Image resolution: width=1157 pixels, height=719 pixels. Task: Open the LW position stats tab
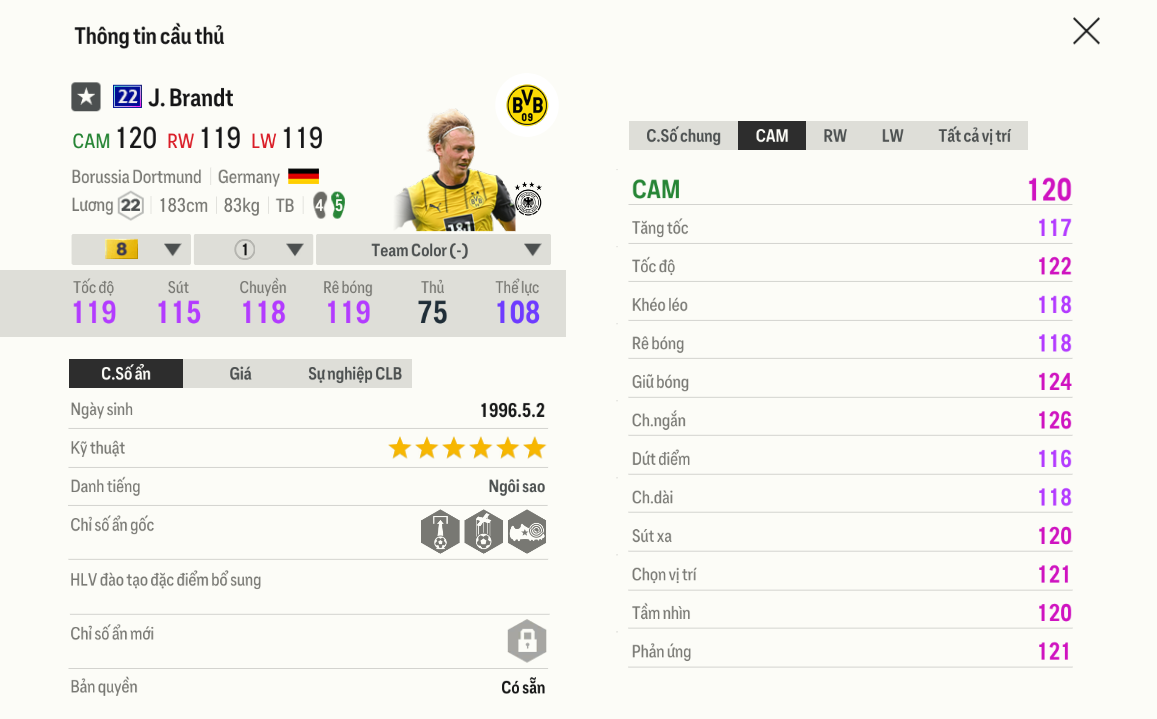coord(892,136)
